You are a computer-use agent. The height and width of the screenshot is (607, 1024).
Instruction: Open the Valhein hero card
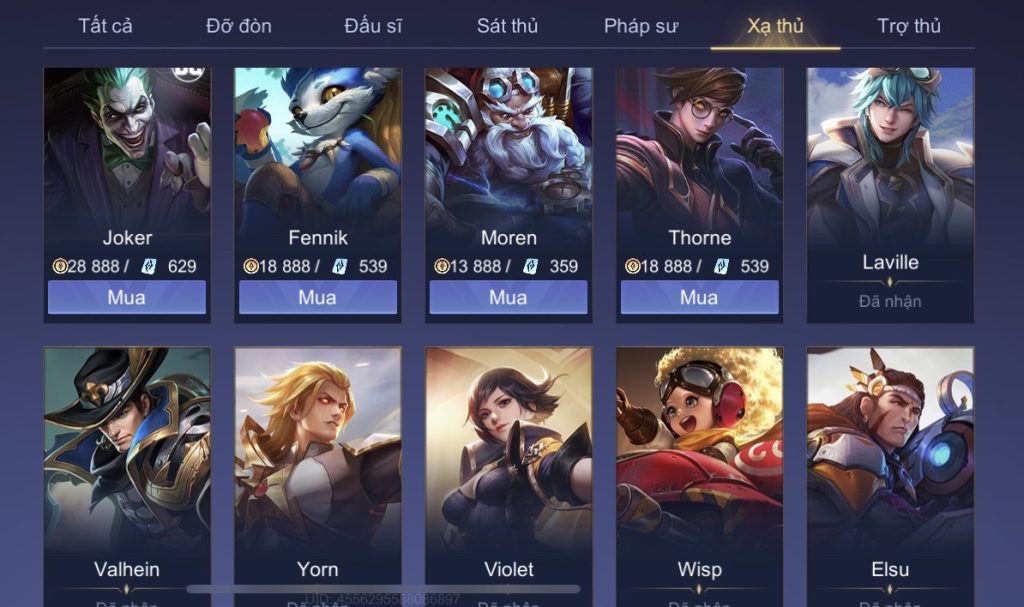[127, 460]
